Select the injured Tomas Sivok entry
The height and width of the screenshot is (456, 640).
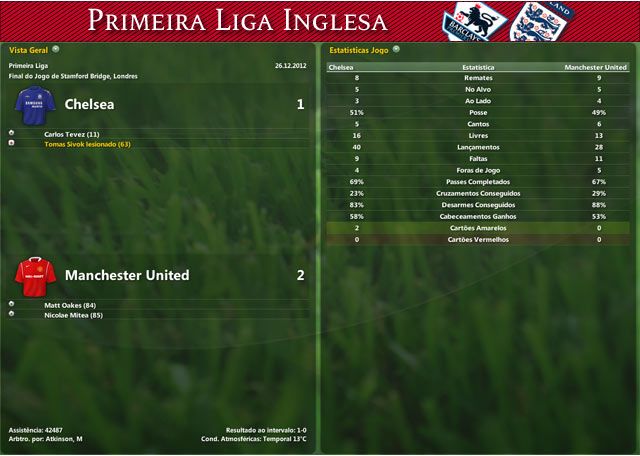pyautogui.click(x=87, y=144)
